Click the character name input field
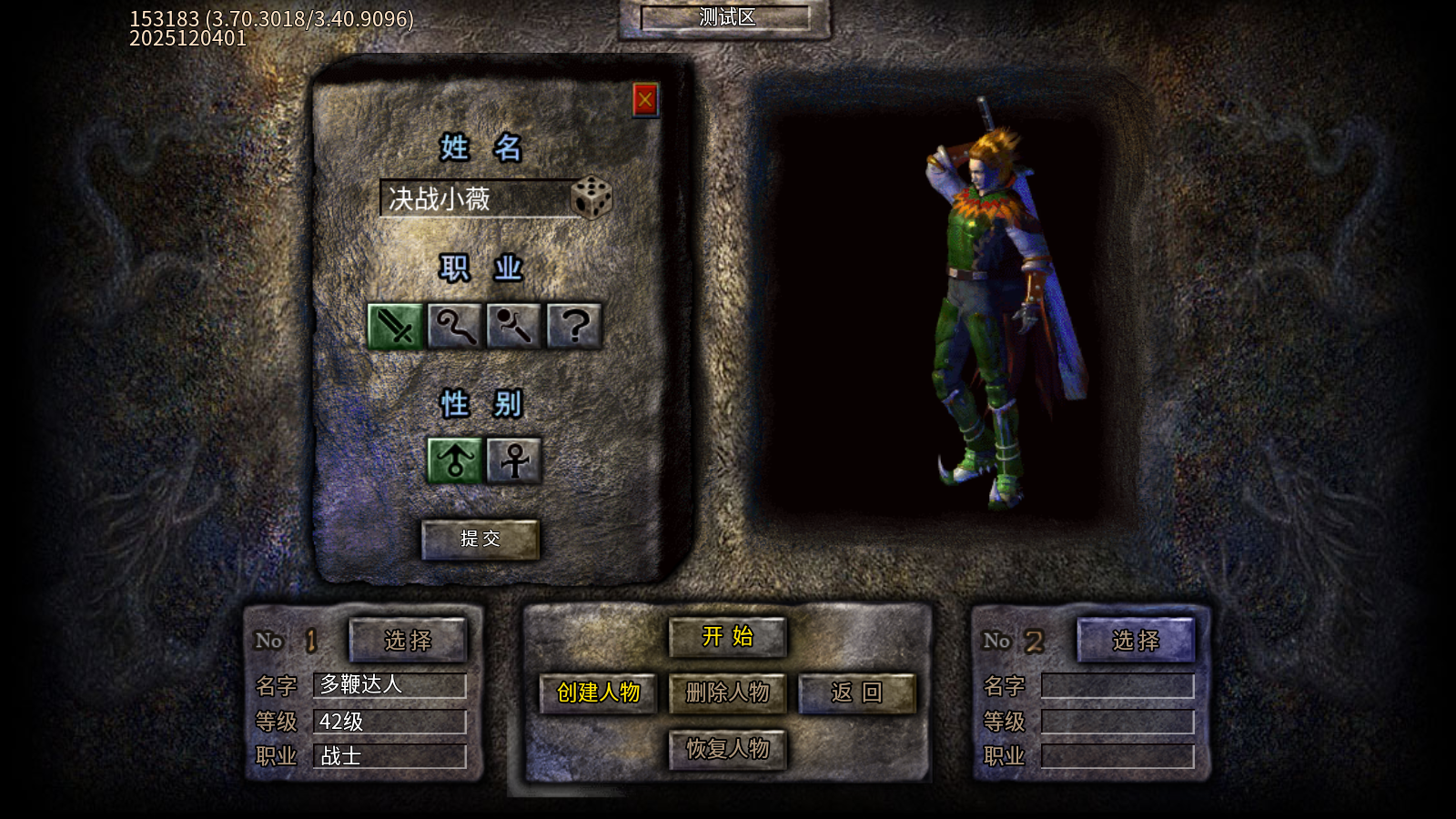This screenshot has width=1456, height=819. pos(473,198)
